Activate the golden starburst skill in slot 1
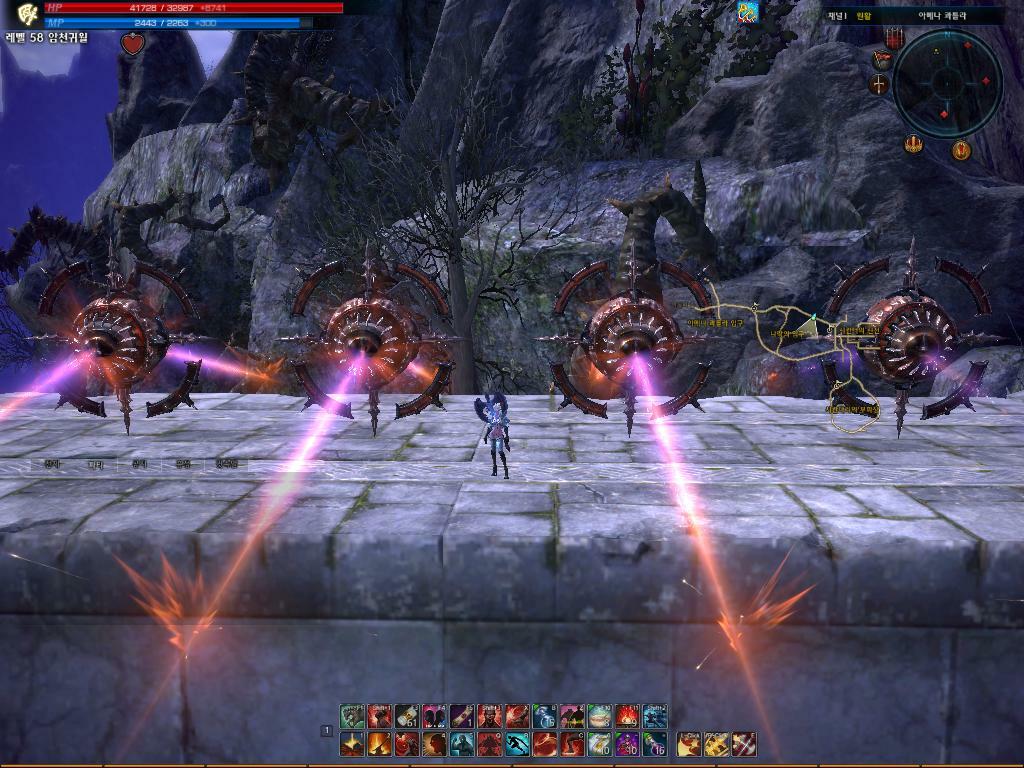This screenshot has width=1024, height=768. (x=352, y=744)
